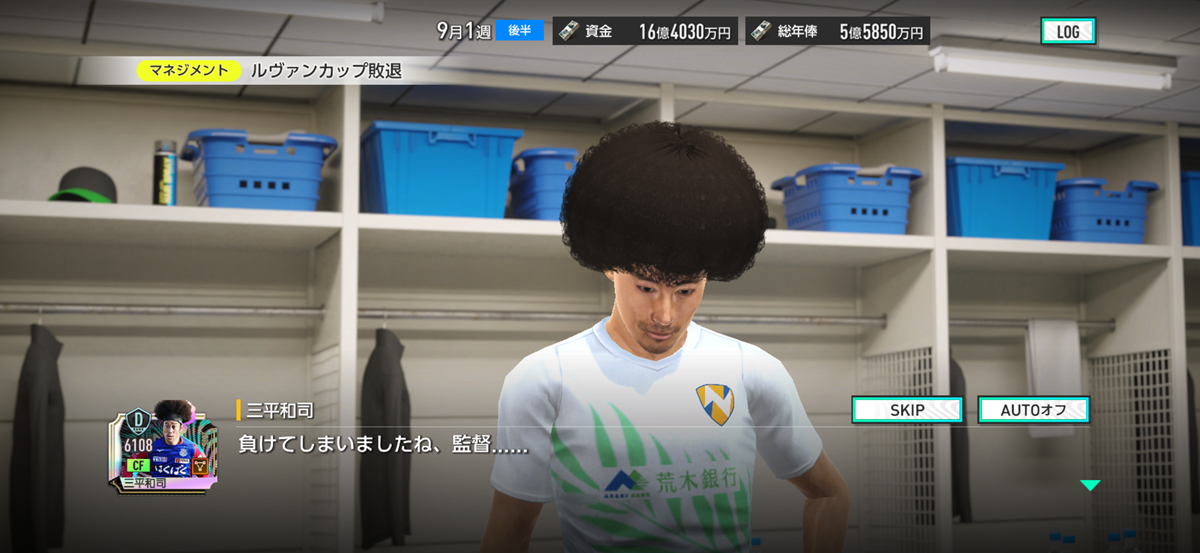Open the LOG dialogue history

pos(1068,32)
